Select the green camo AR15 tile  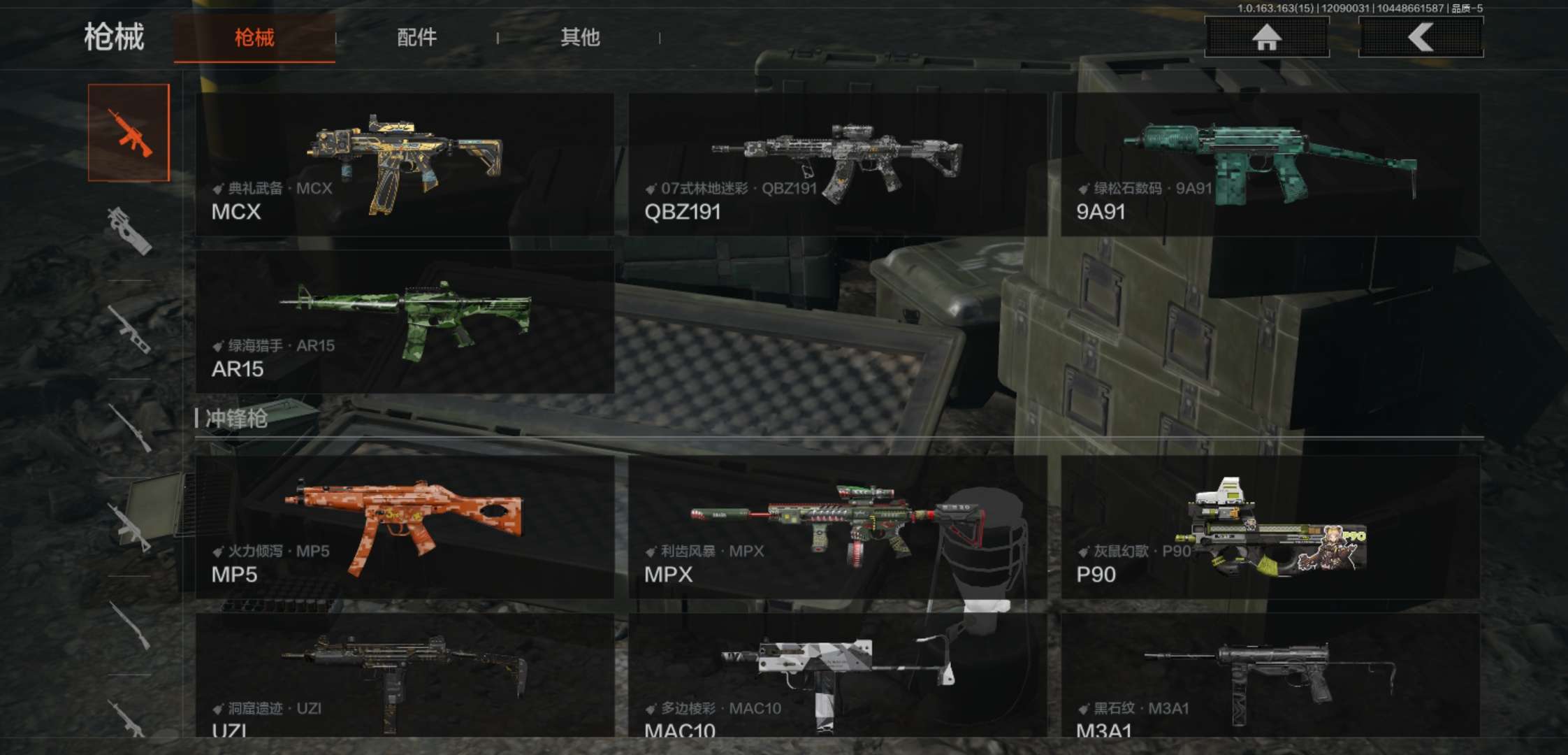point(405,322)
